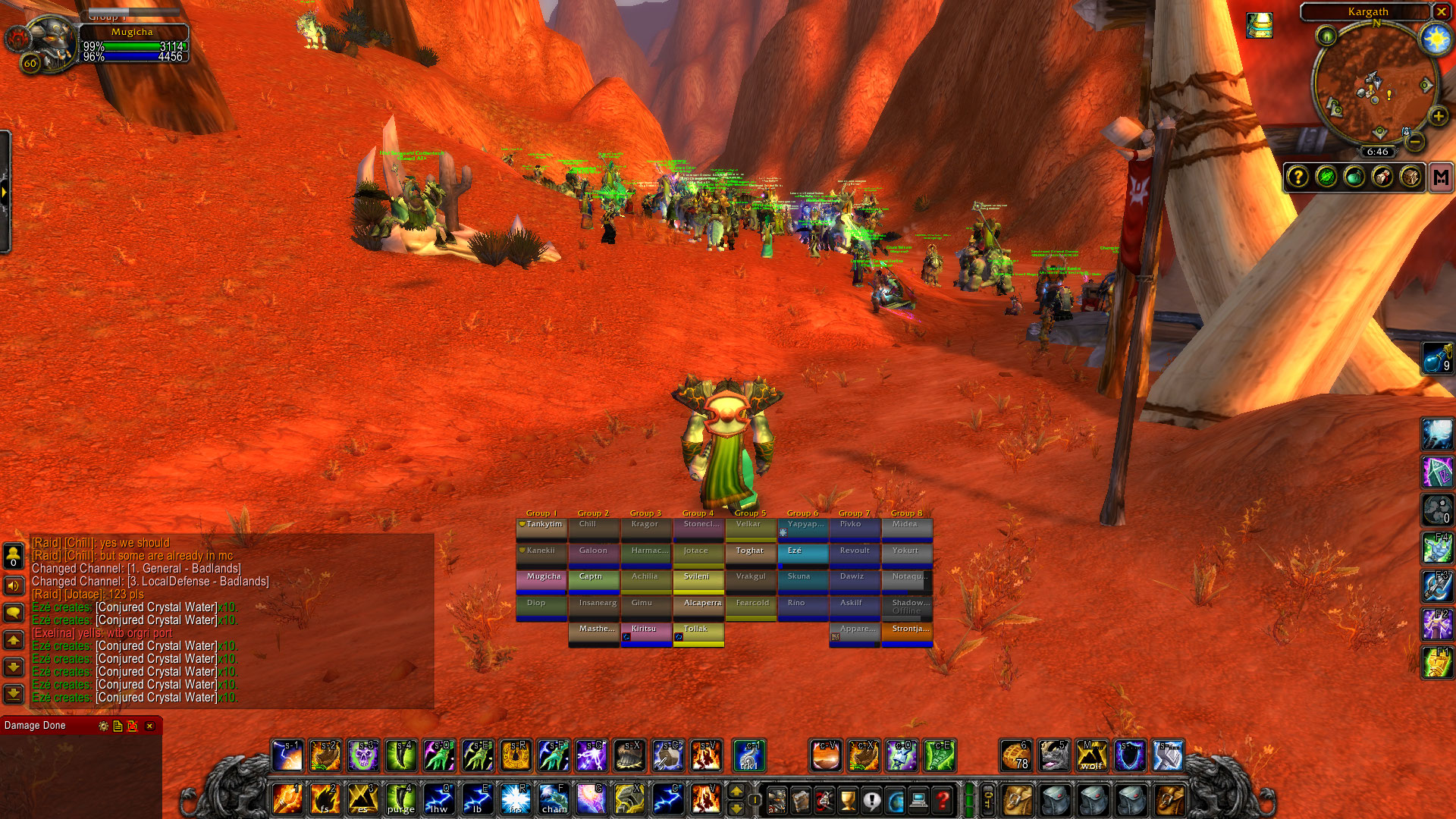Screen dimensions: 1456x819
Task: Open the talents pane from the micro menu
Action: click(824, 801)
